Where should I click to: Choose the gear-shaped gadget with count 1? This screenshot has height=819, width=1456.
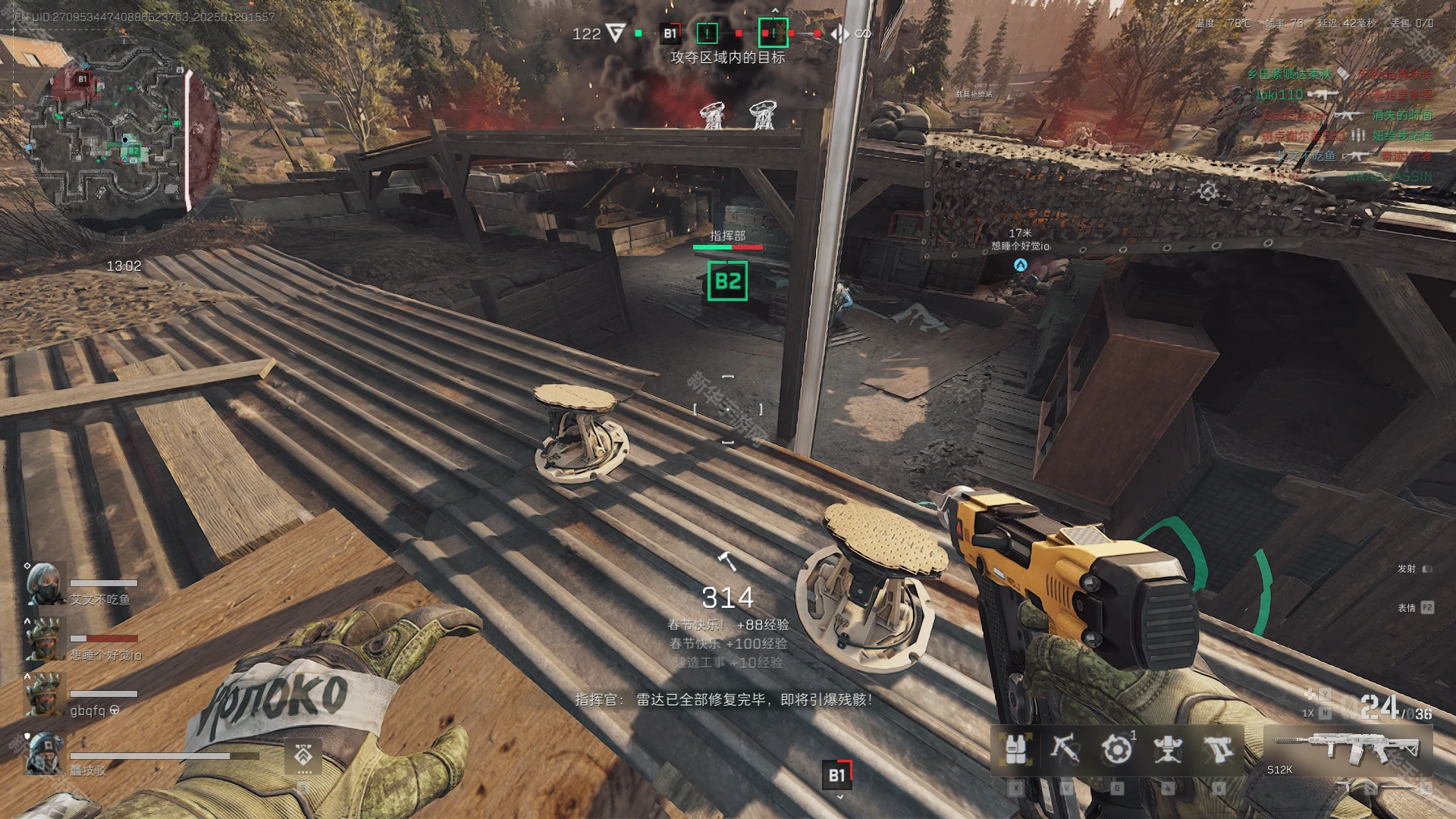pos(1116,749)
